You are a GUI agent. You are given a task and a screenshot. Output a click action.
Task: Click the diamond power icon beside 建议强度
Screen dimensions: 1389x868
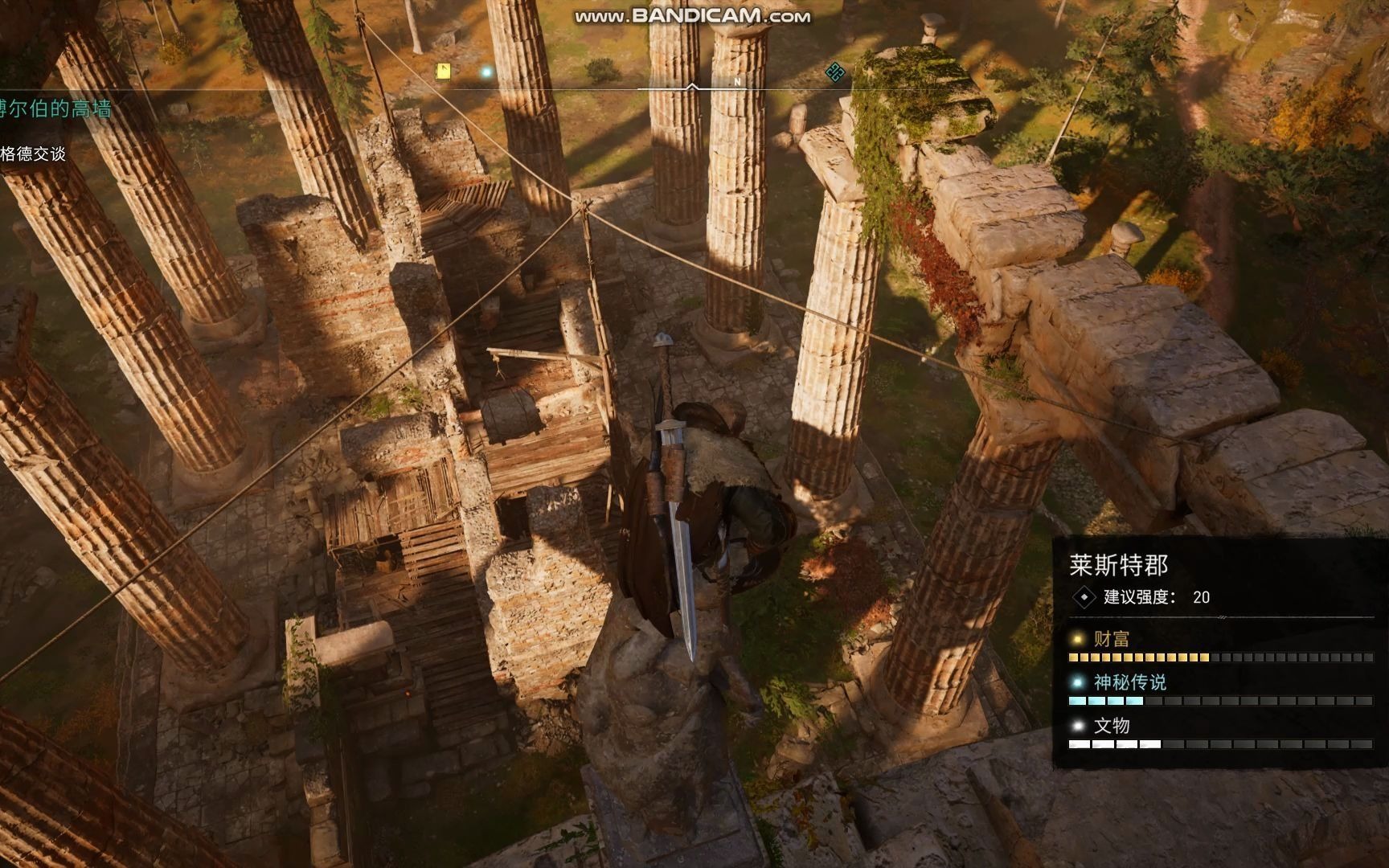coord(1084,597)
